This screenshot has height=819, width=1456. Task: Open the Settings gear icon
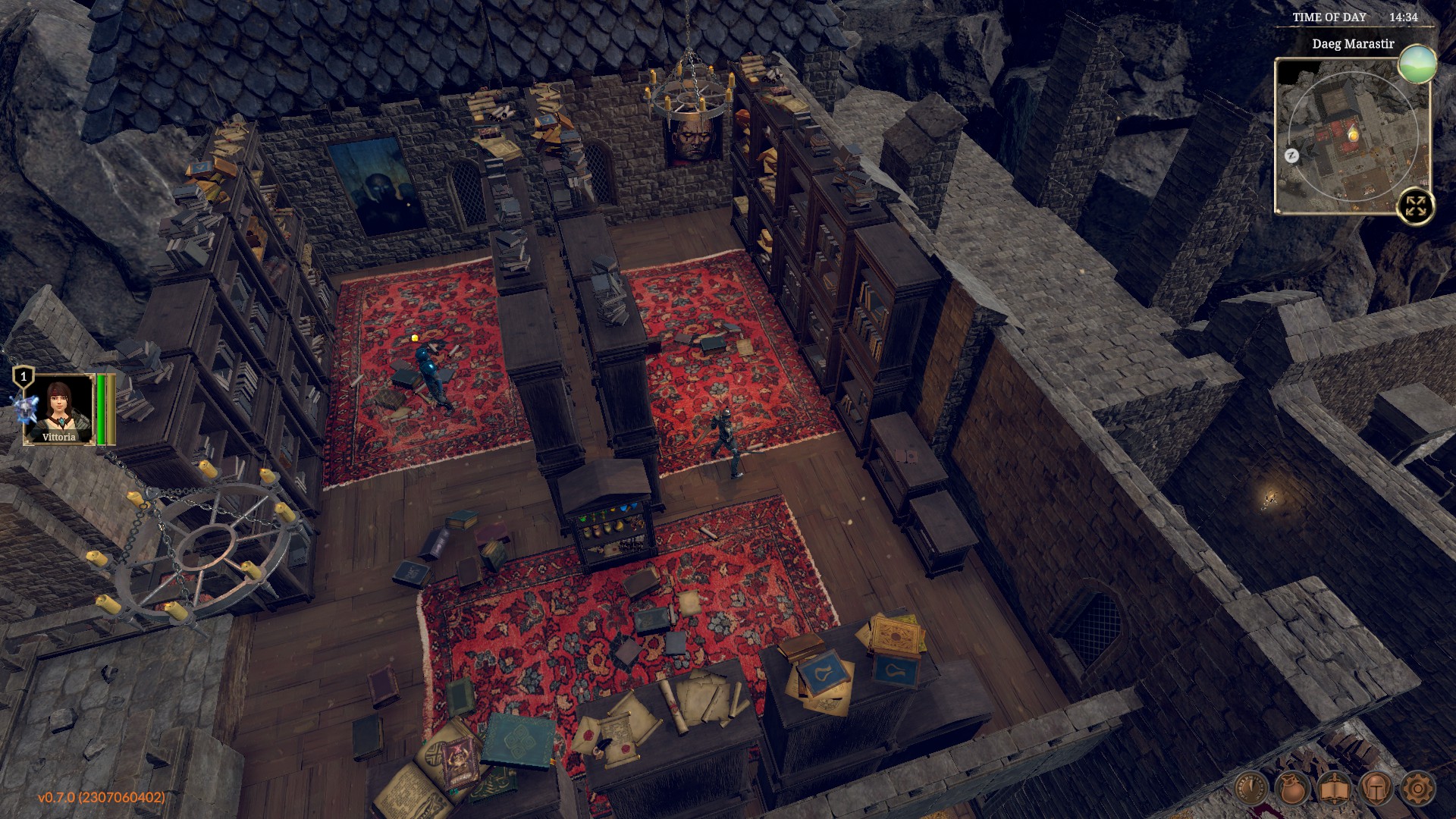coord(1417,789)
